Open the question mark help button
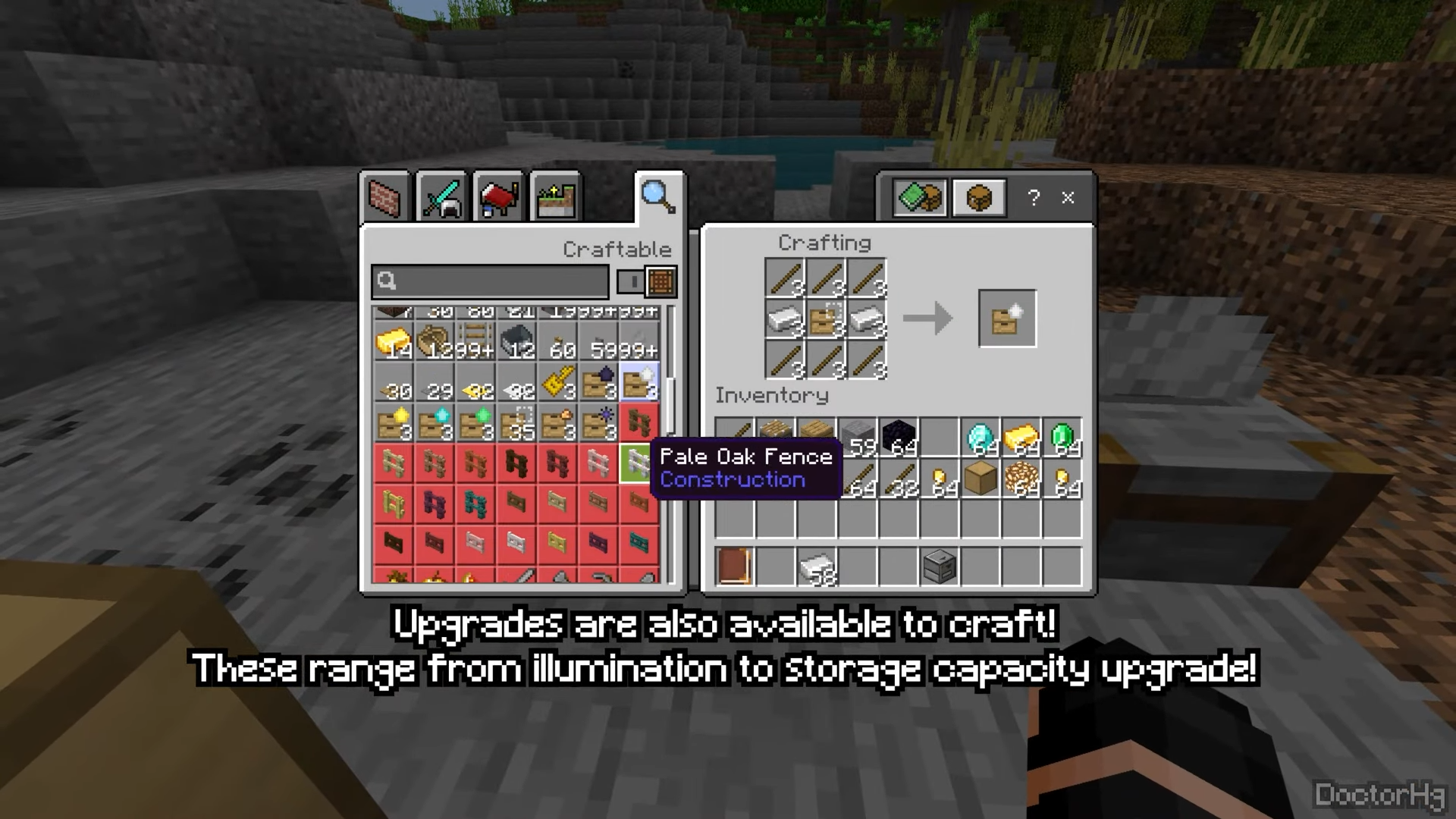 (x=1034, y=198)
